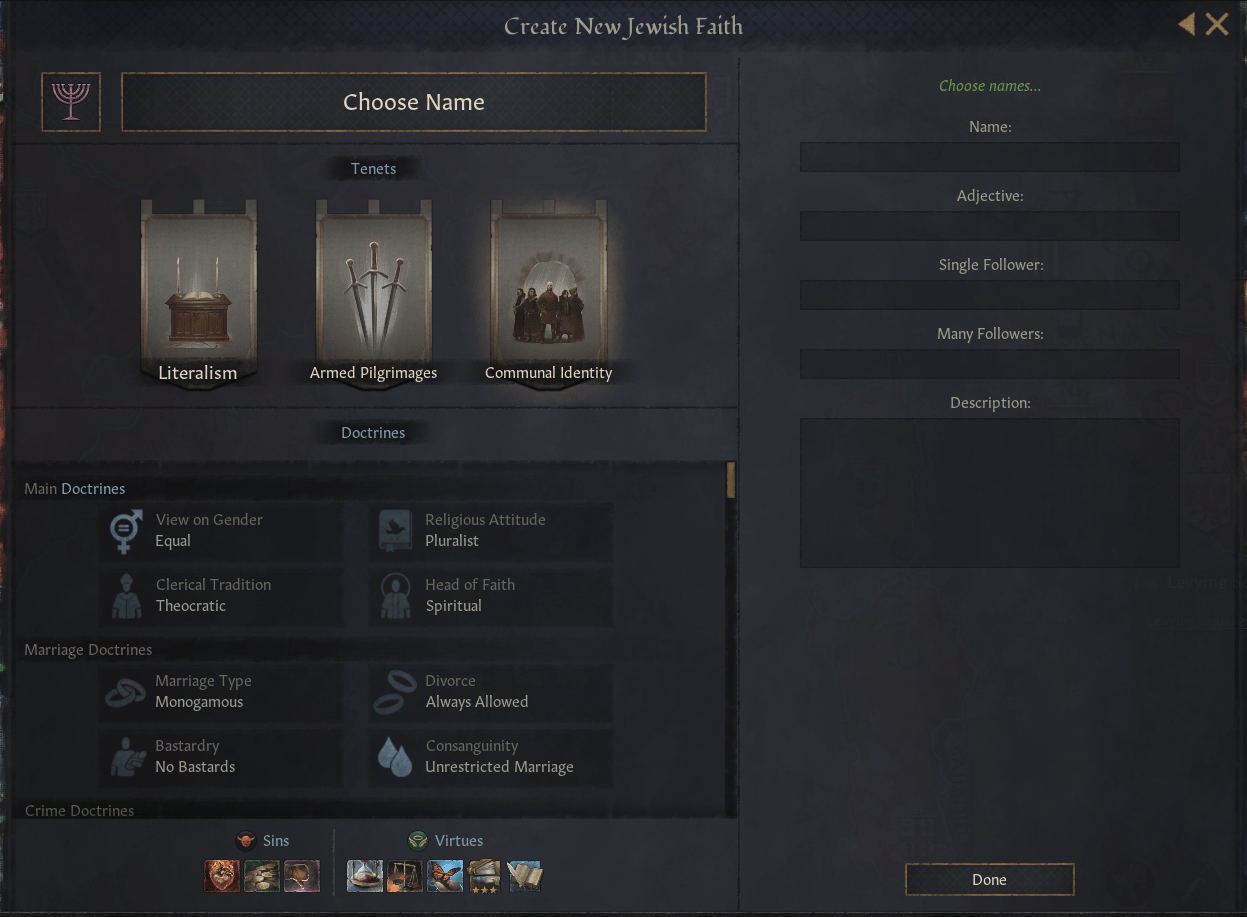The image size is (1247, 917).
Task: Open the Head of Faith doctrine
Action: [x=491, y=596]
